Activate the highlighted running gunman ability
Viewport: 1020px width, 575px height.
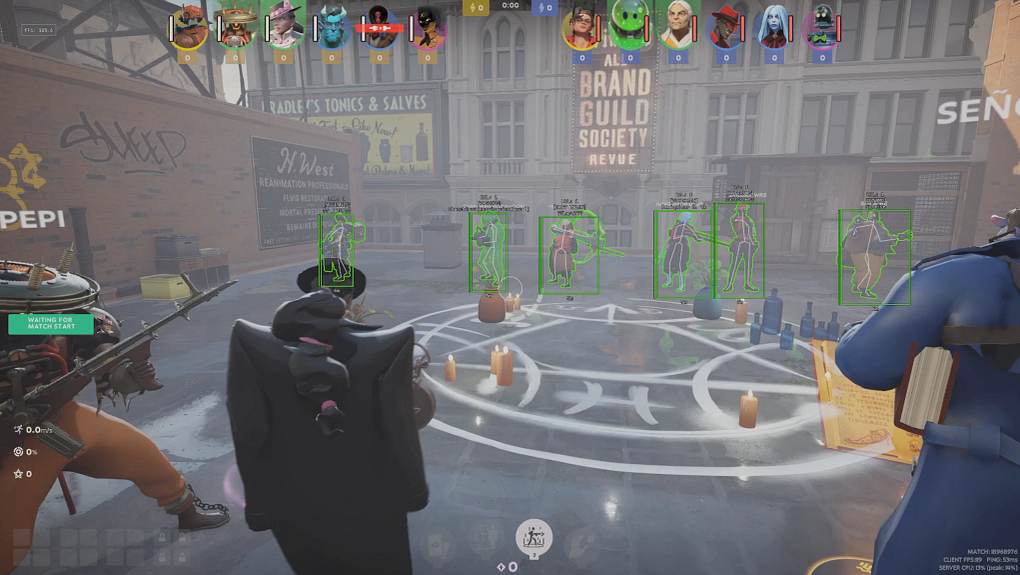point(534,535)
